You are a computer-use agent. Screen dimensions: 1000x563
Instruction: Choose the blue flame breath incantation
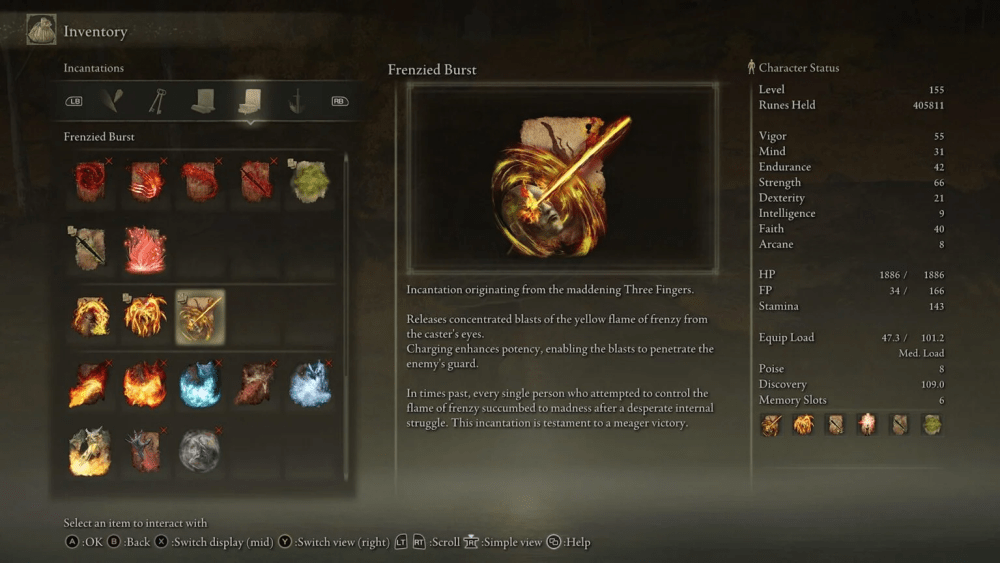coord(199,384)
